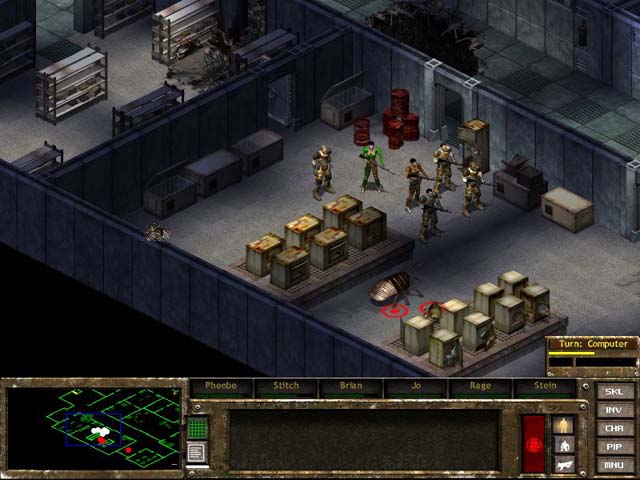Image resolution: width=640 pixels, height=480 pixels.
Task: Set stance to standing figure icon
Action: 565,425
